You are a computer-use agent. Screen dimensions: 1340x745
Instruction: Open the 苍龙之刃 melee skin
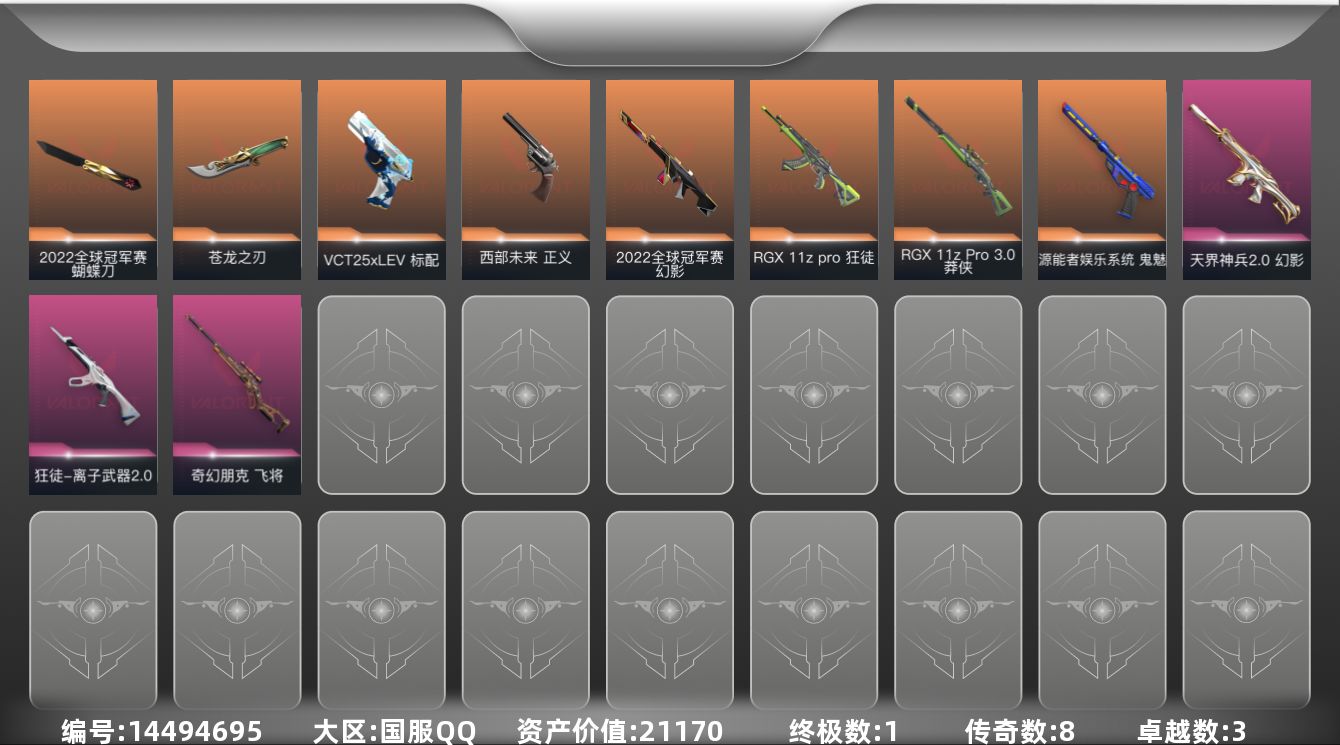click(x=237, y=180)
